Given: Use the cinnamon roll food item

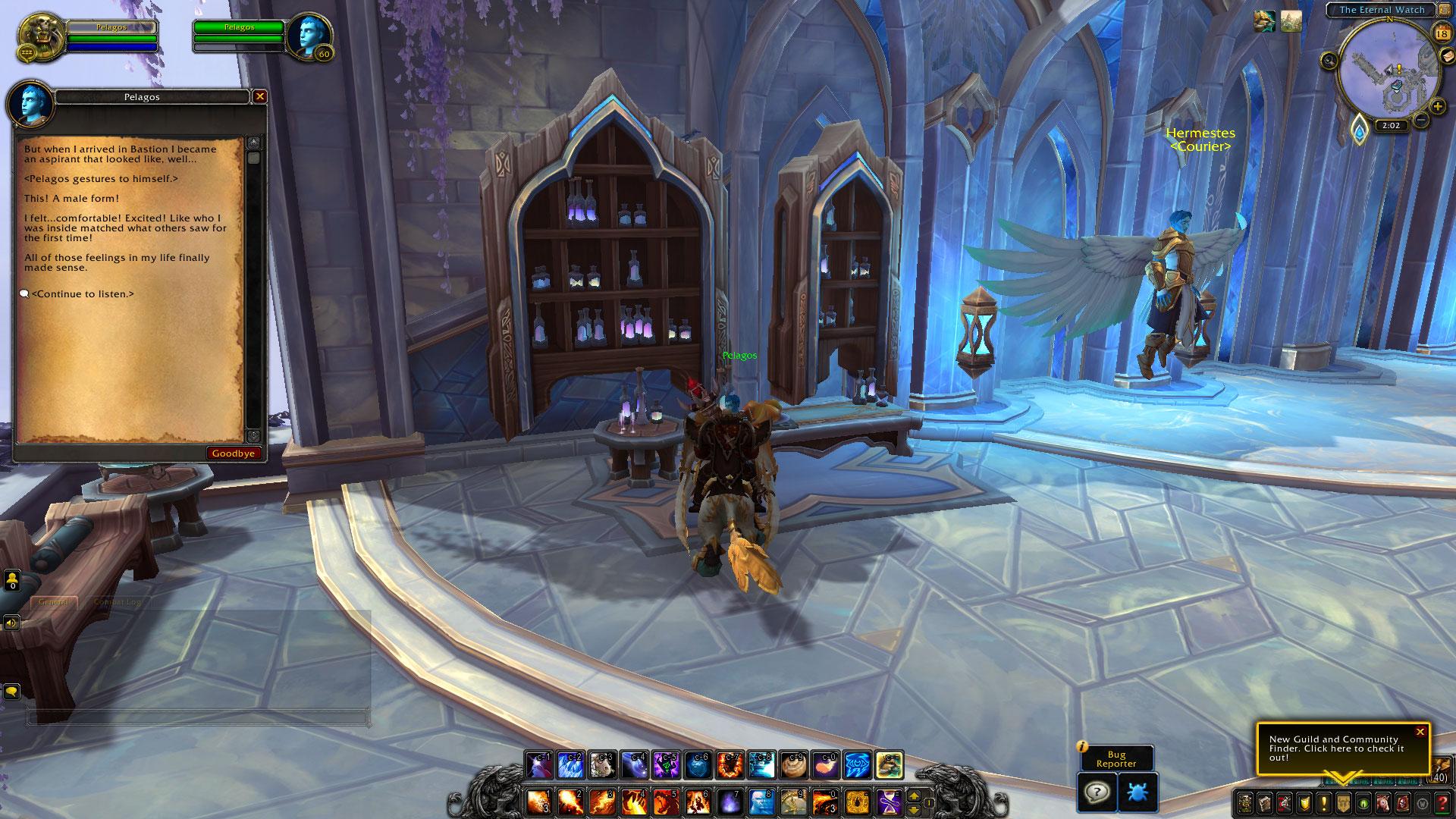Looking at the screenshot, I should [x=794, y=765].
